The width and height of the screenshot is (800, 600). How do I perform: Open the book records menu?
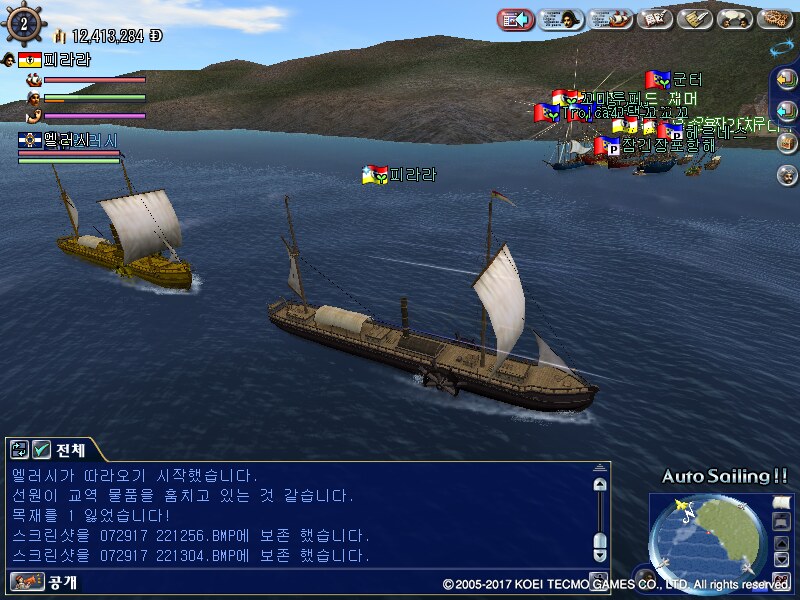click(x=653, y=19)
